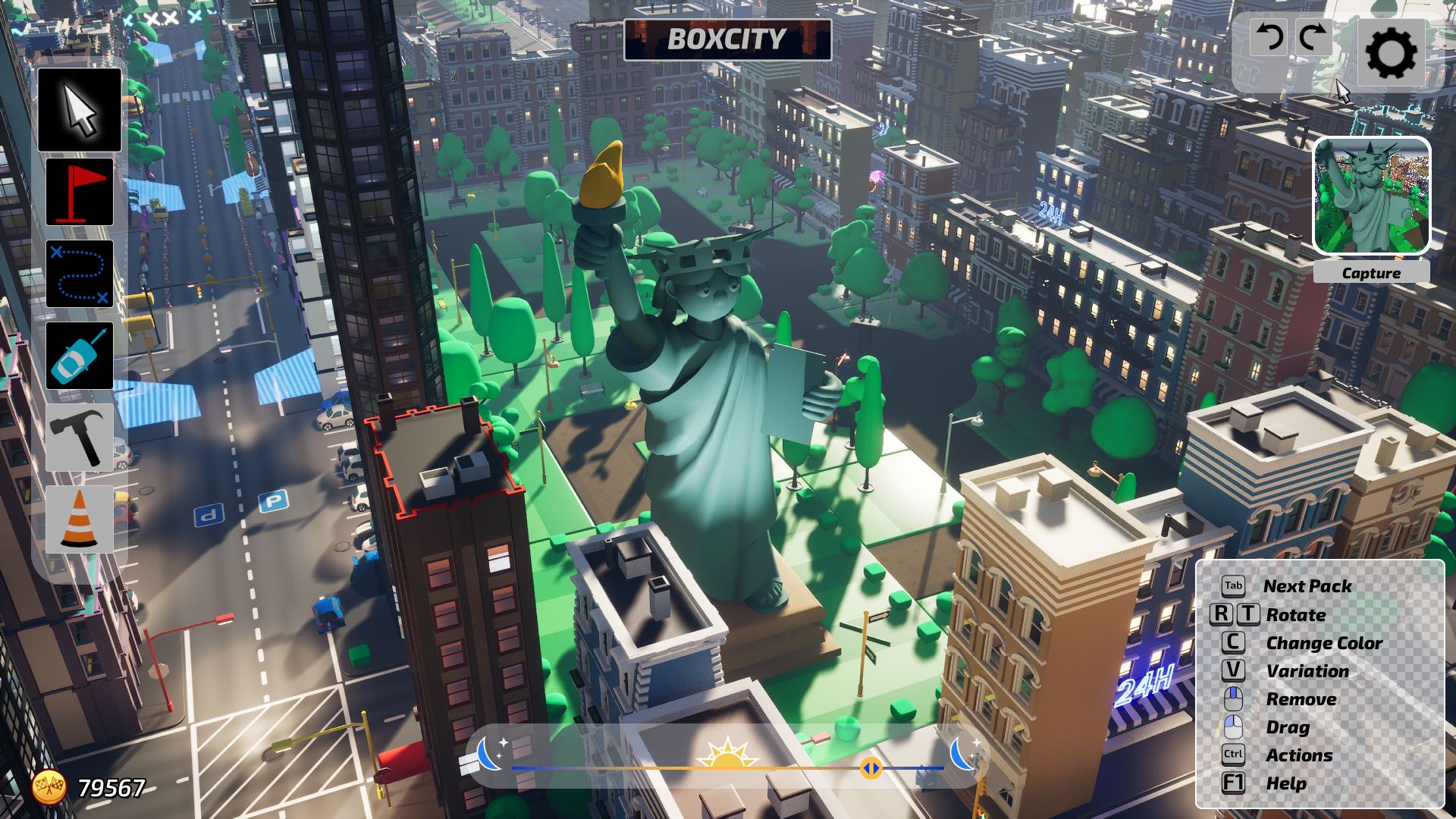Image resolution: width=1456 pixels, height=819 pixels.
Task: Undo the last action
Action: (1269, 36)
